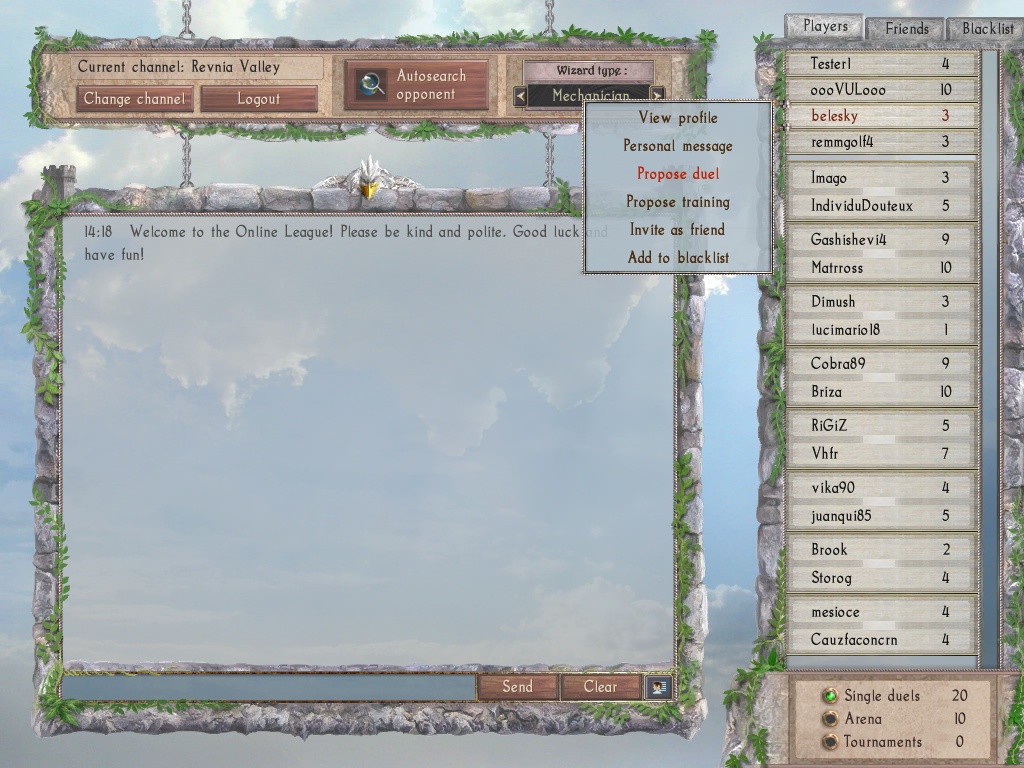Choose Propose duel option
Viewport: 1024px width, 768px height.
pyautogui.click(x=678, y=174)
